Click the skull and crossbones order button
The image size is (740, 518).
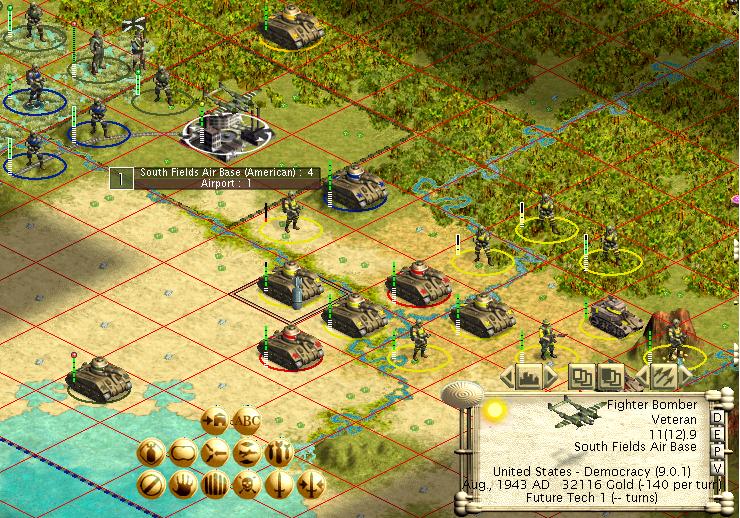246,486
